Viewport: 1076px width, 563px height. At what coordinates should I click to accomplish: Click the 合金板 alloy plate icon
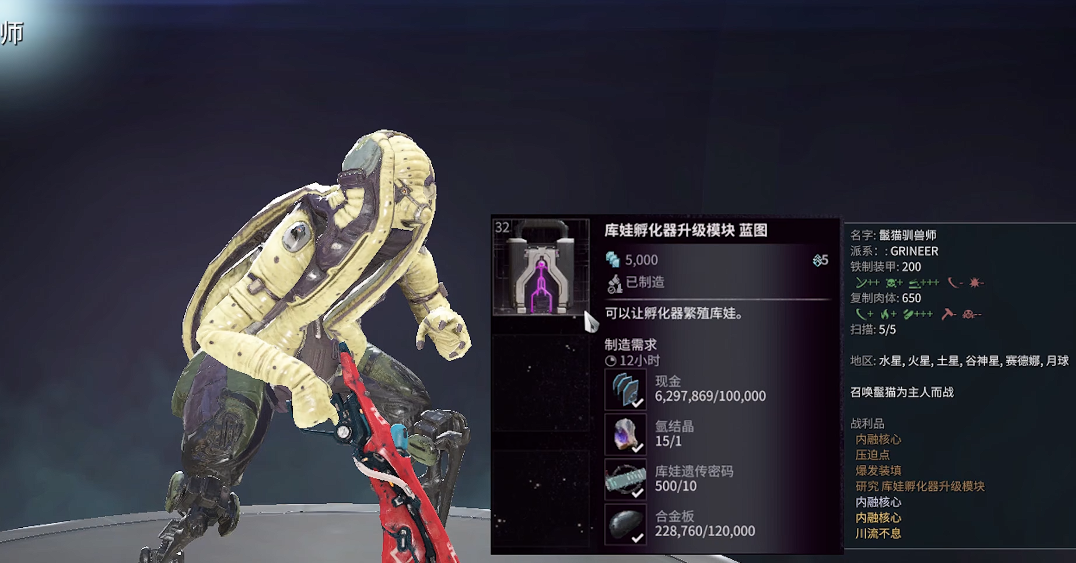(626, 523)
